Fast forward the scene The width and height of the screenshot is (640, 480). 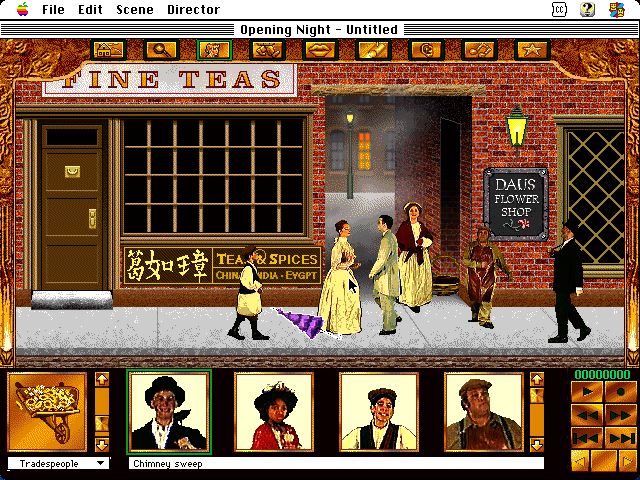pos(619,414)
